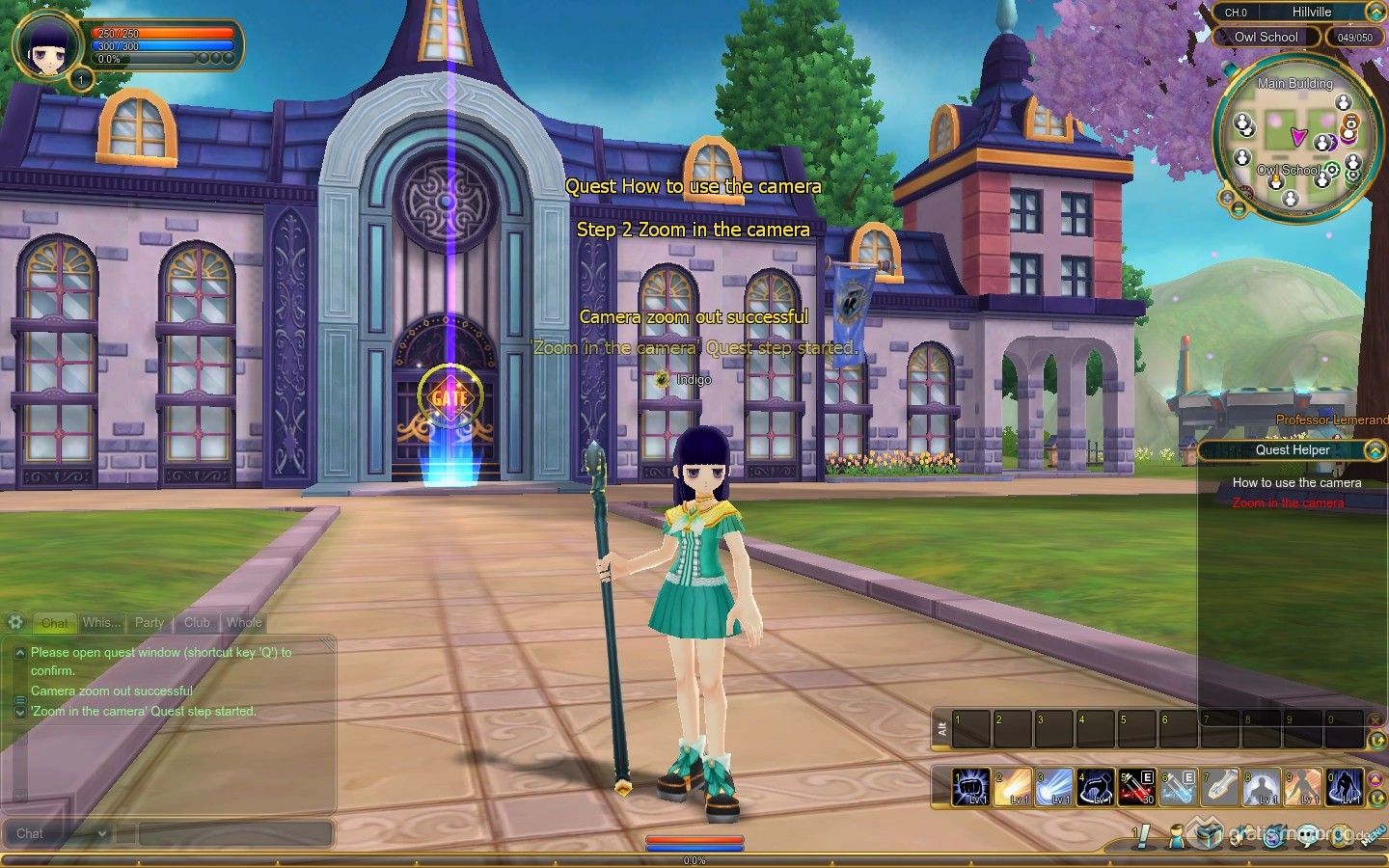Open the character info icon

1175,836
